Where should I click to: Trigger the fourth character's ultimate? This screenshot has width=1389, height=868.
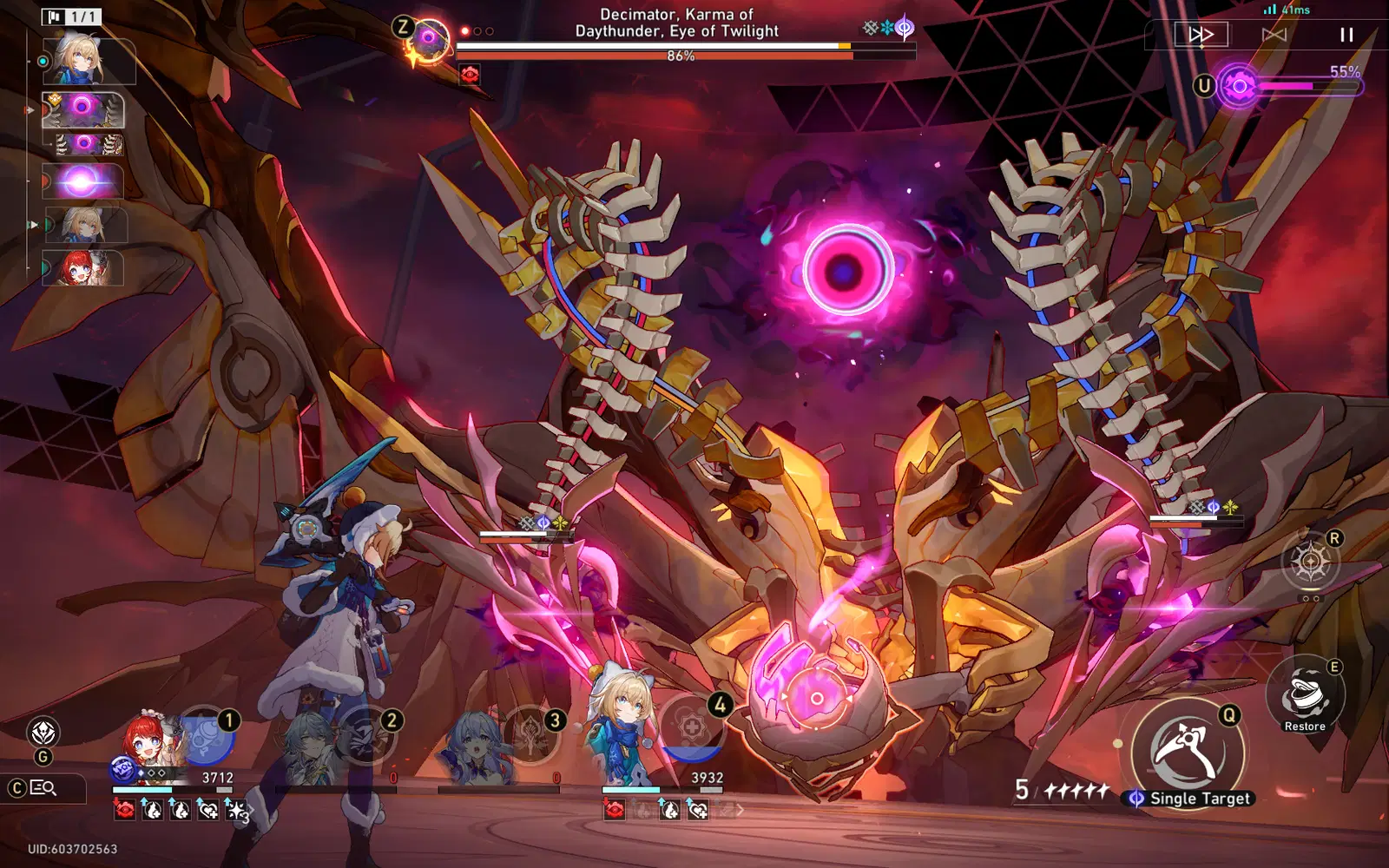tap(692, 728)
